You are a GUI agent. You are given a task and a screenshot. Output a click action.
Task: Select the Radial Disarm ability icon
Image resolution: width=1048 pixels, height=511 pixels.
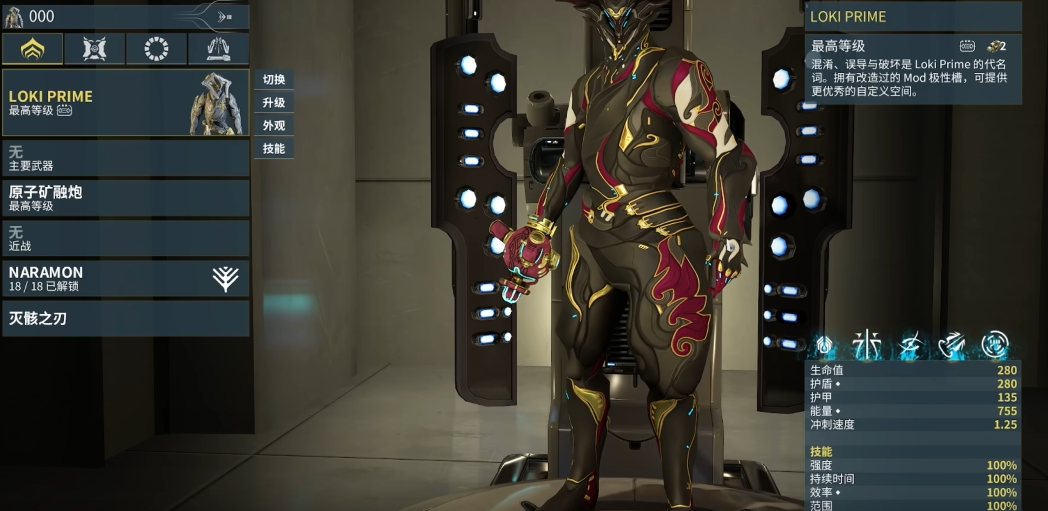995,346
